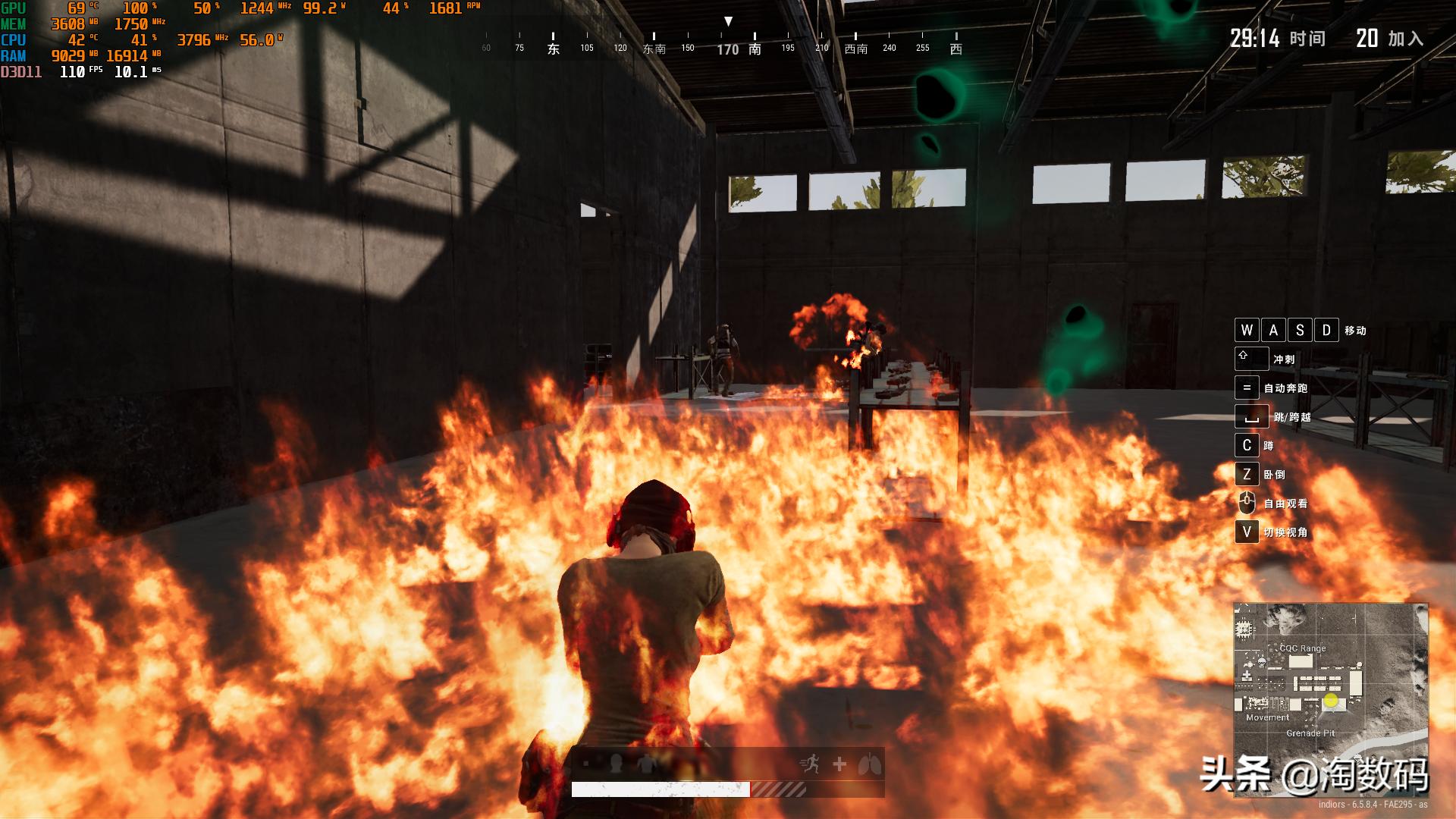Click the 170 南 compass heading marker

click(x=739, y=48)
